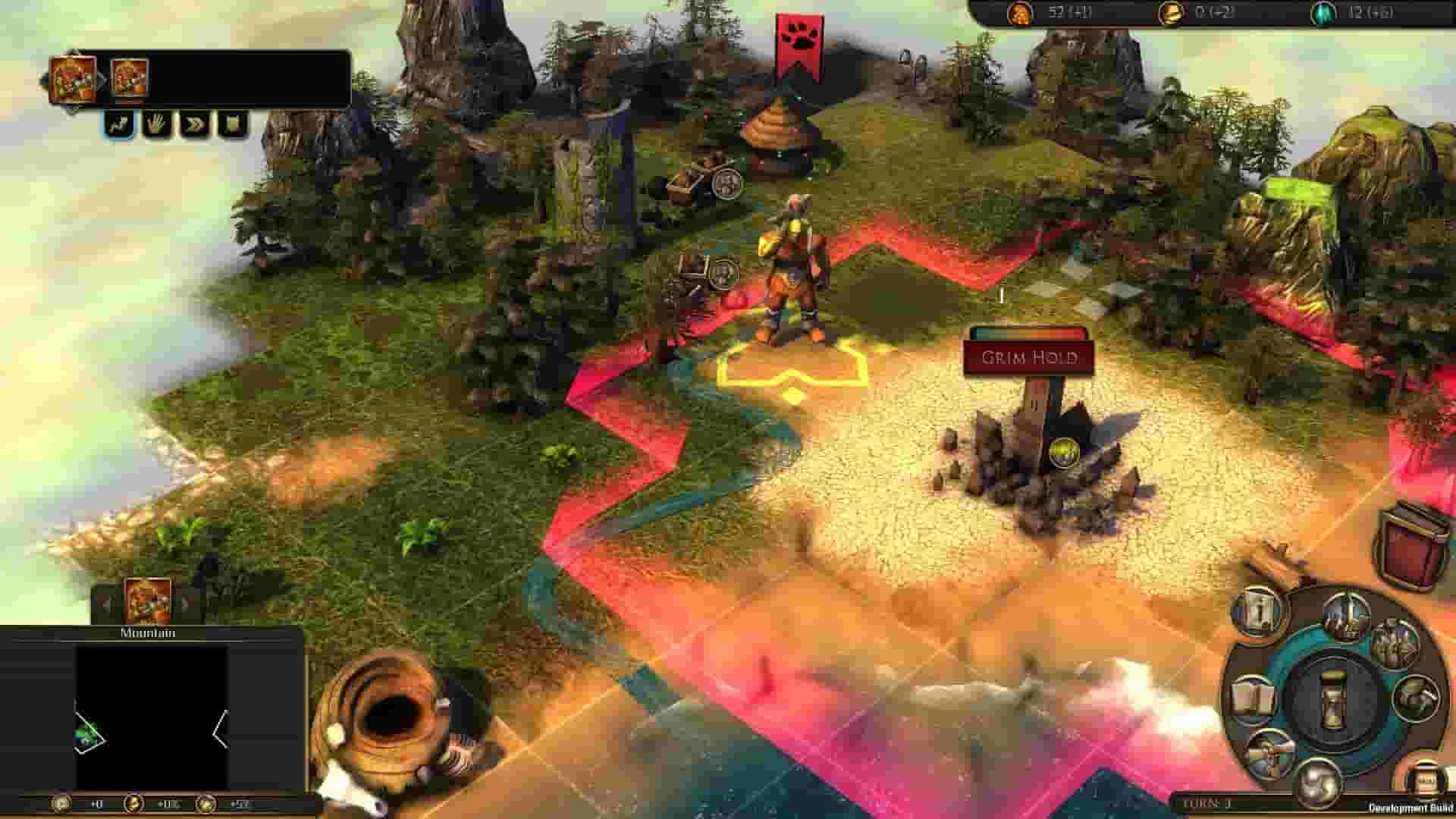Click the horn icon on the radial menu
The height and width of the screenshot is (819, 1456).
pos(1418,698)
